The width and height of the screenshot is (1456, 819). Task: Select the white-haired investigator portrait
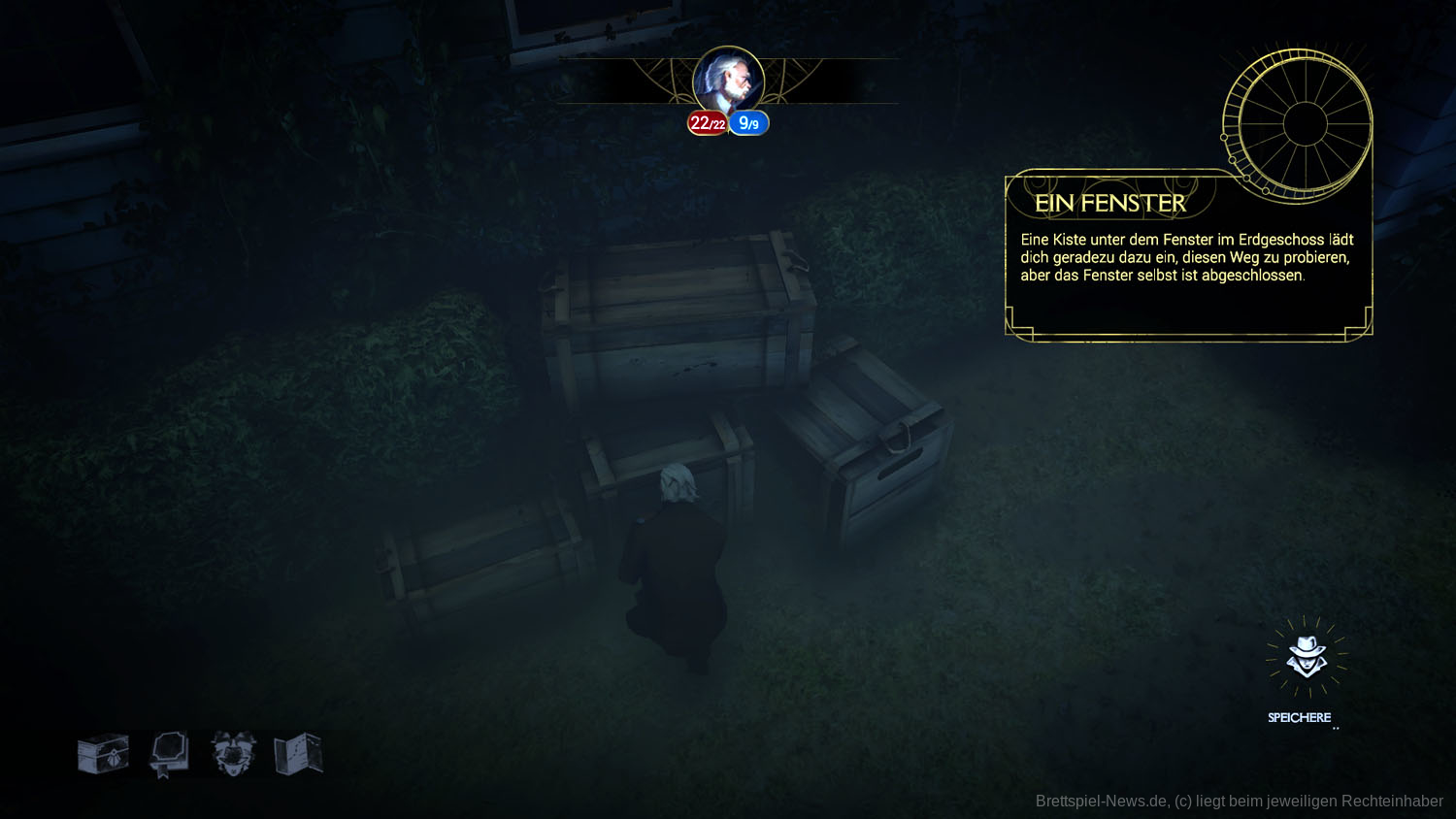click(728, 82)
